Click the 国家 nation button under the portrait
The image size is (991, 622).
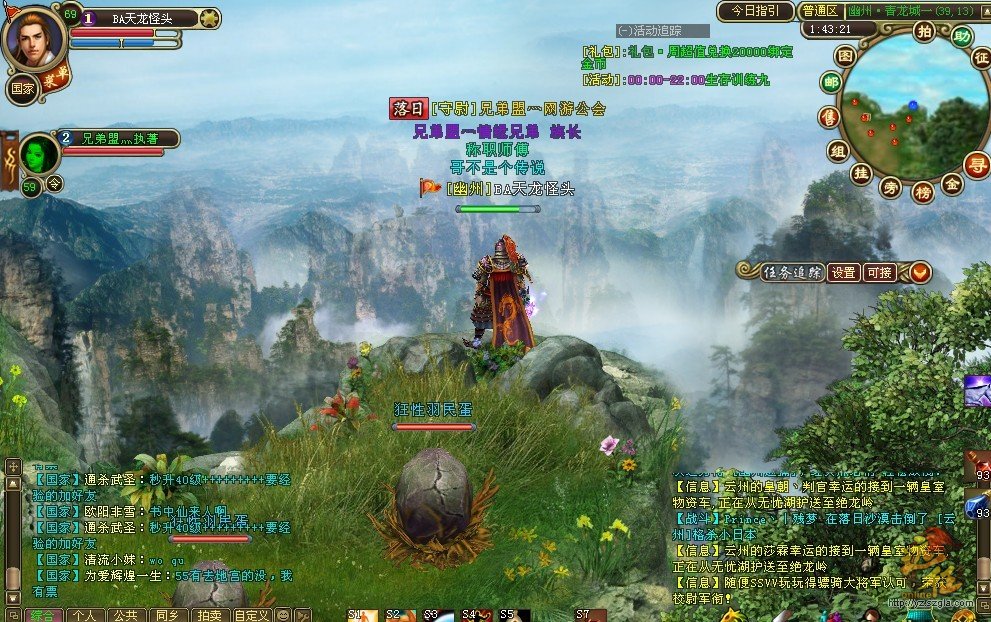coord(23,89)
